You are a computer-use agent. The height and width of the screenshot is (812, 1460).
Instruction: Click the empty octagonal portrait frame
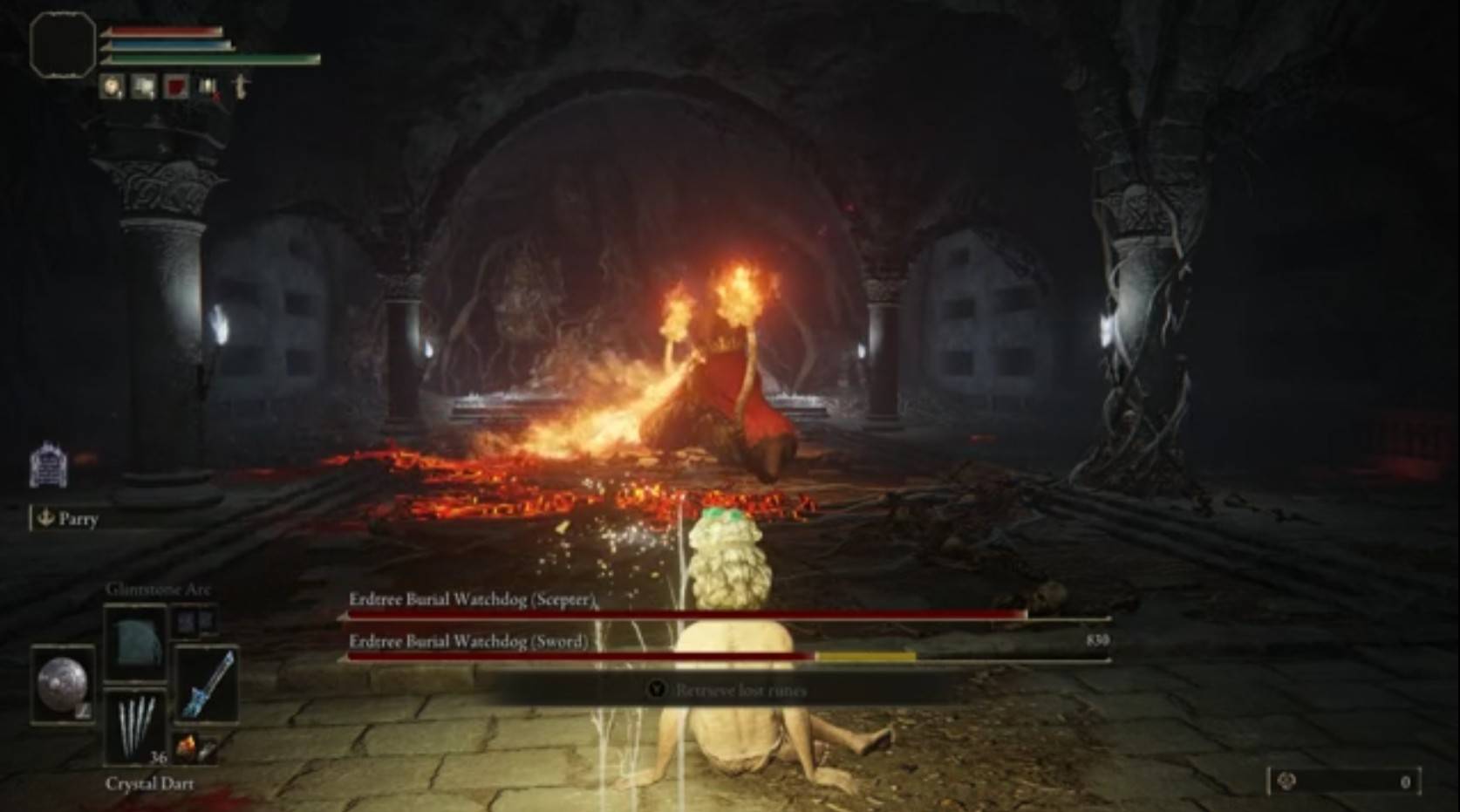(62, 44)
